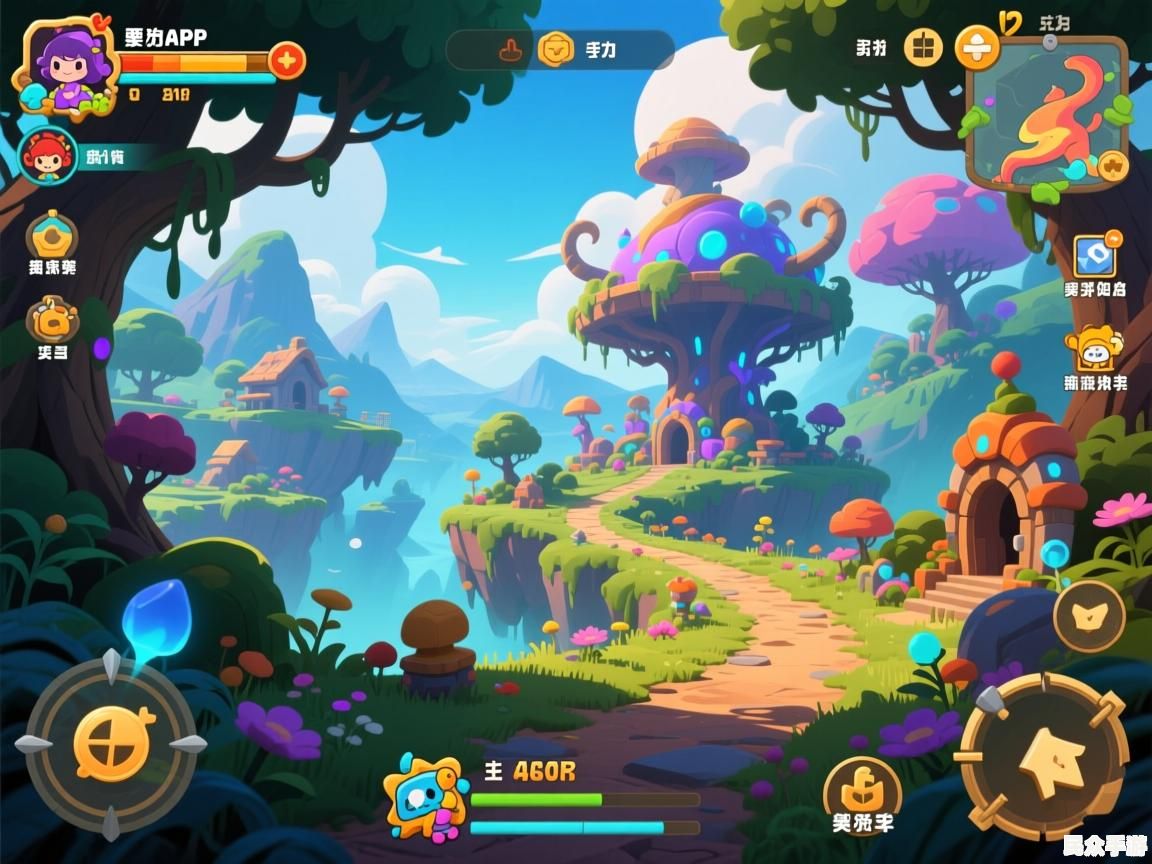Select the red-haired companion portrait
The width and height of the screenshot is (1152, 864).
click(x=47, y=158)
